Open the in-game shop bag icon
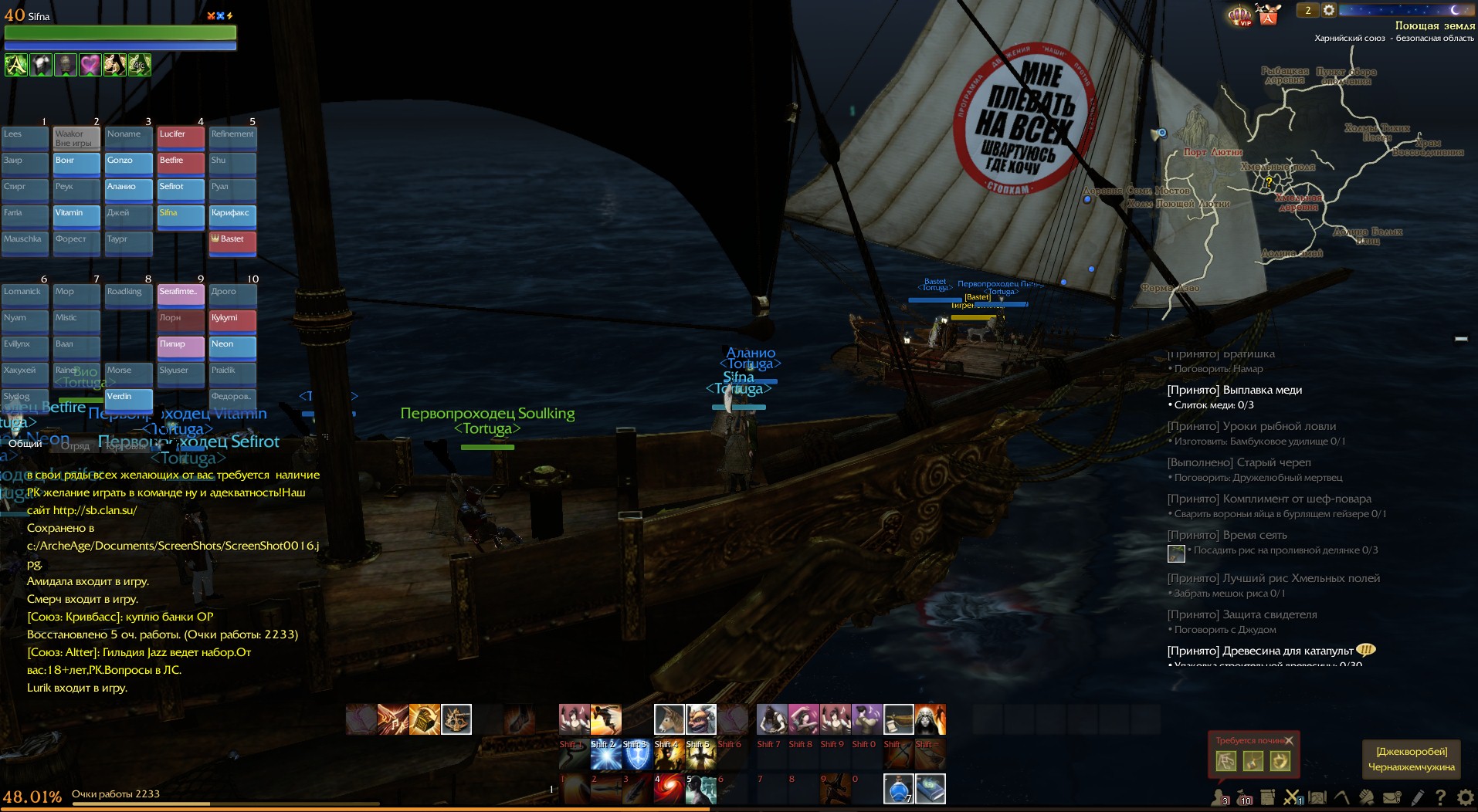1478x812 pixels. (x=1268, y=14)
